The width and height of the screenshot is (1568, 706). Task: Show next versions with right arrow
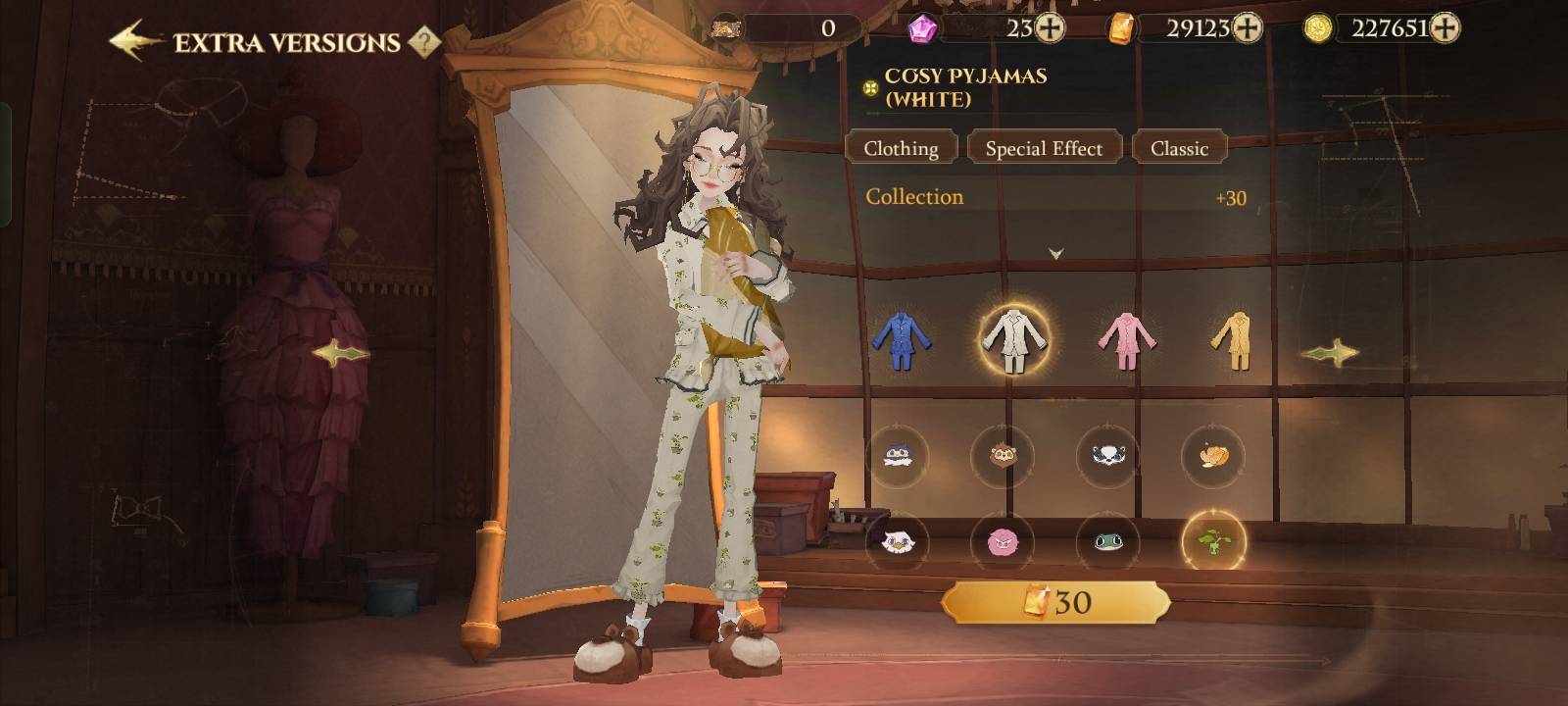click(x=1330, y=353)
